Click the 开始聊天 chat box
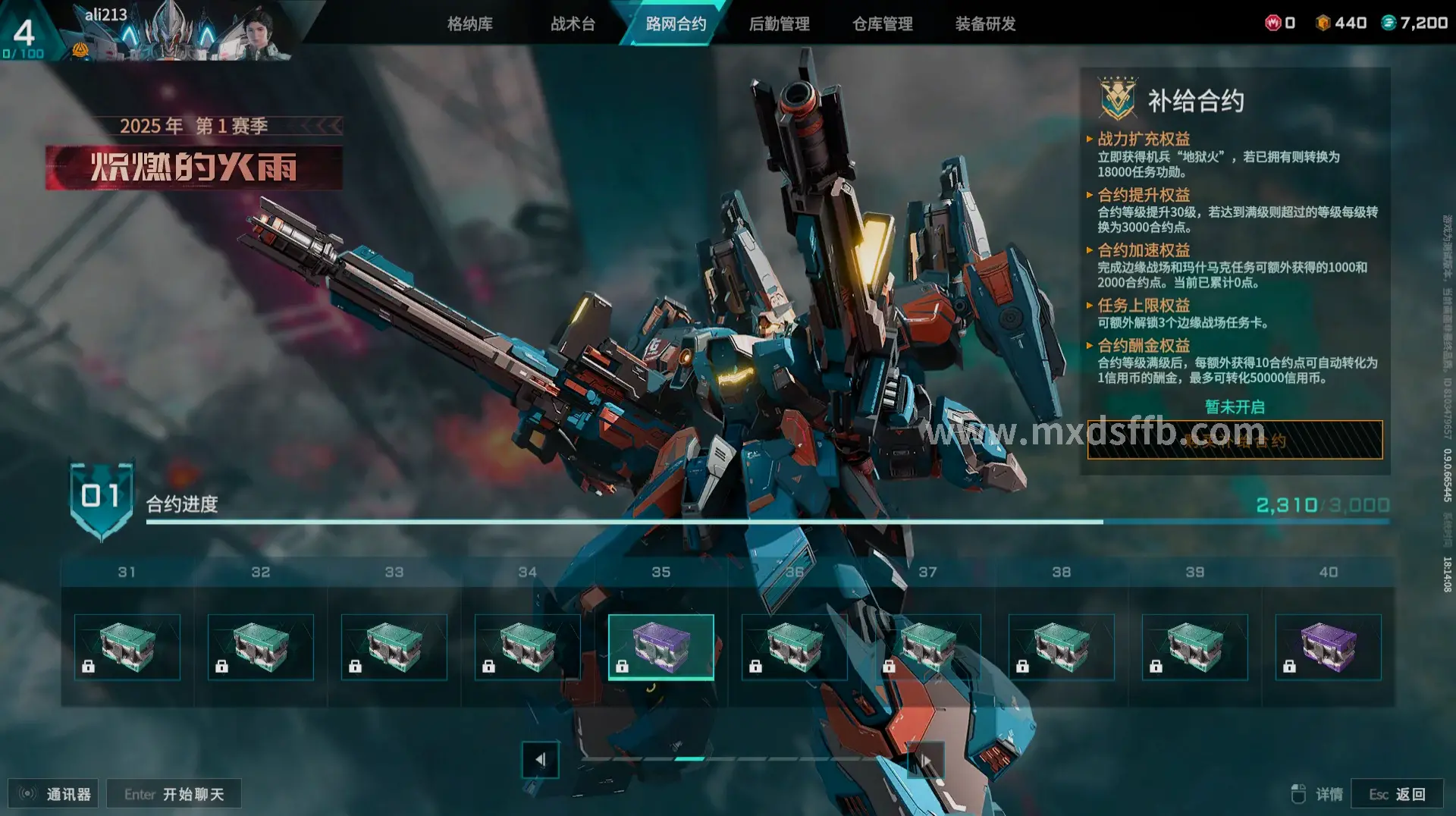This screenshot has height=816, width=1456. (174, 794)
